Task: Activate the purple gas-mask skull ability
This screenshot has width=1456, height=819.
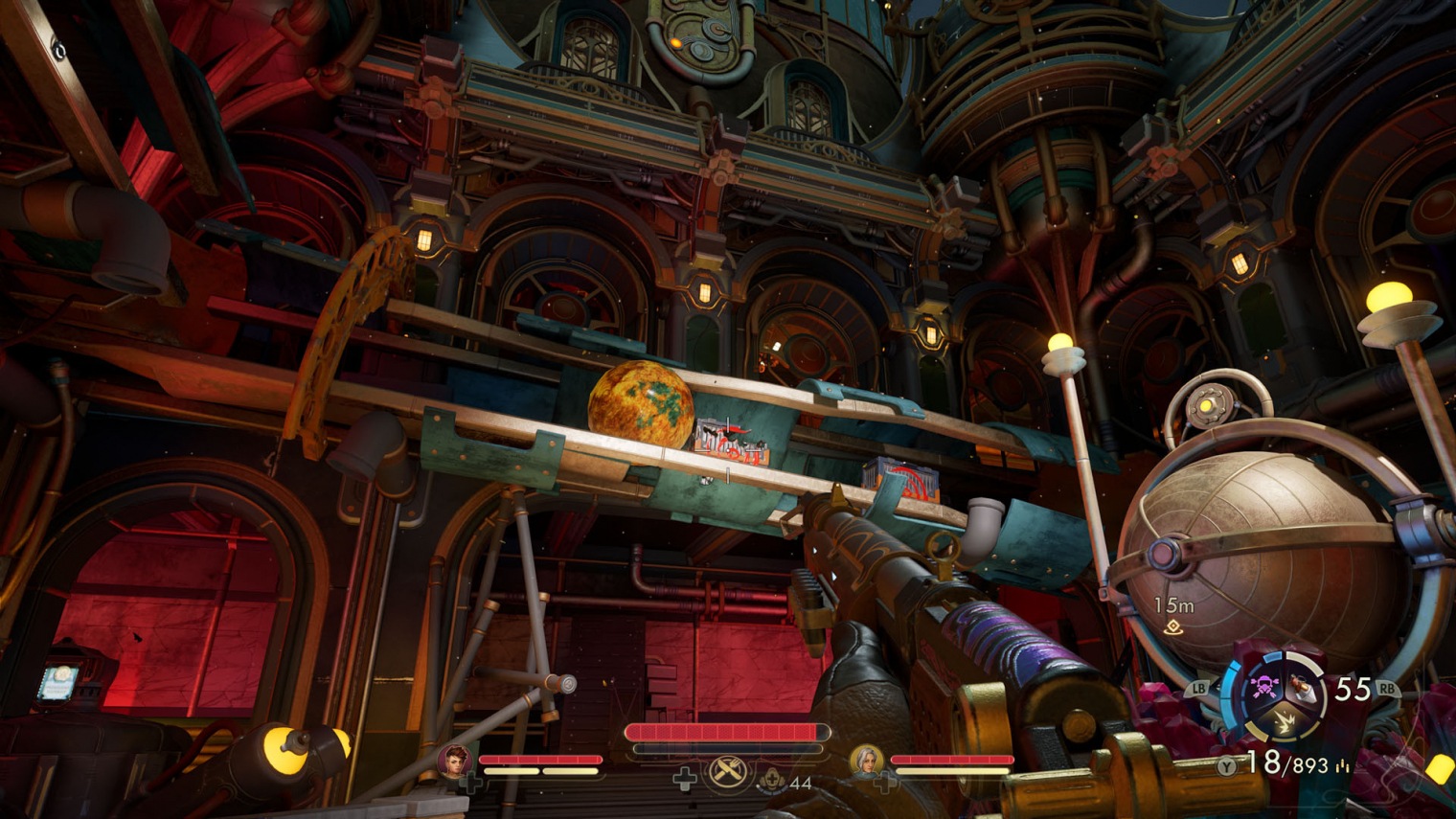Action: click(1263, 686)
